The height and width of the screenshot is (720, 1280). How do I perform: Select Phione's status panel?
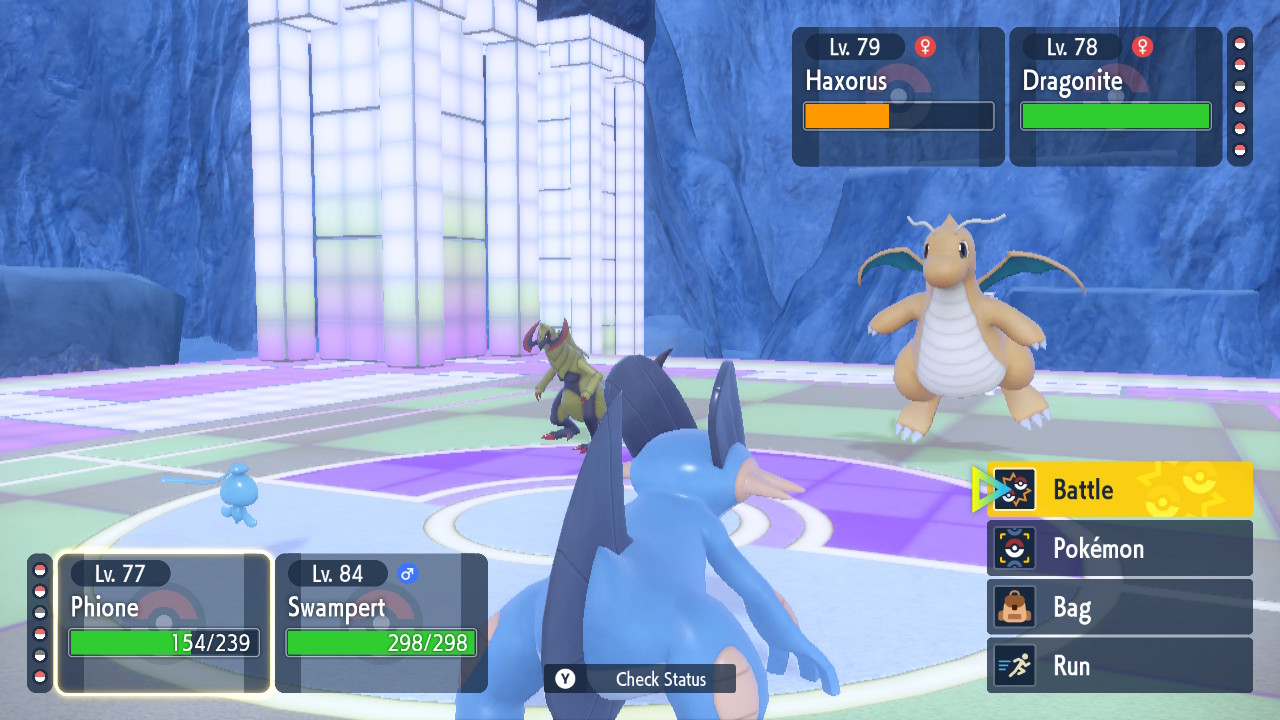[164, 622]
